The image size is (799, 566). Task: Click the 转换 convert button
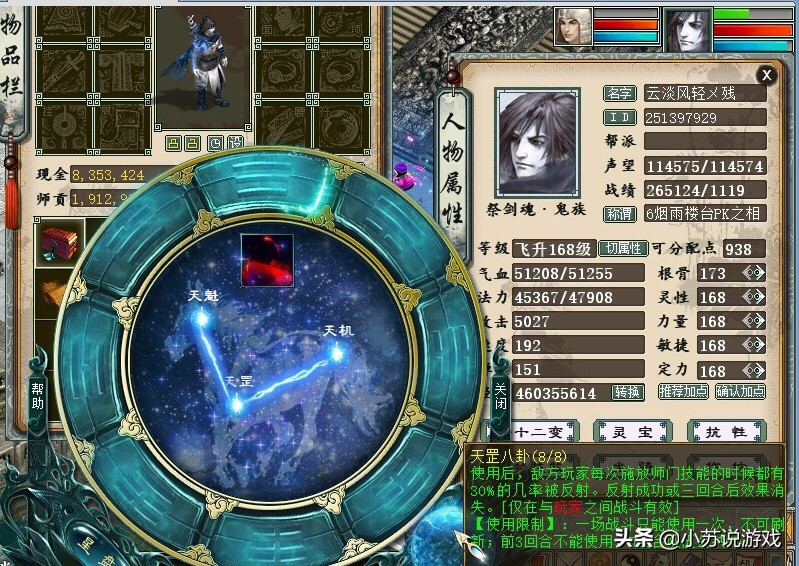click(x=628, y=392)
